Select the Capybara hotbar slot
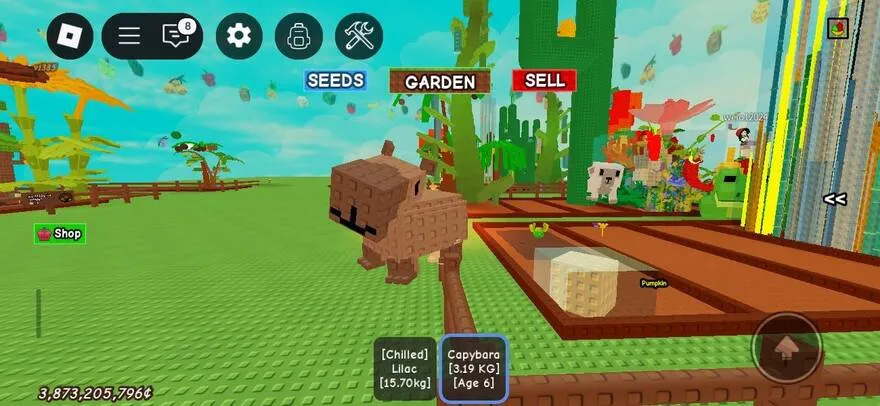The height and width of the screenshot is (406, 880). click(473, 368)
